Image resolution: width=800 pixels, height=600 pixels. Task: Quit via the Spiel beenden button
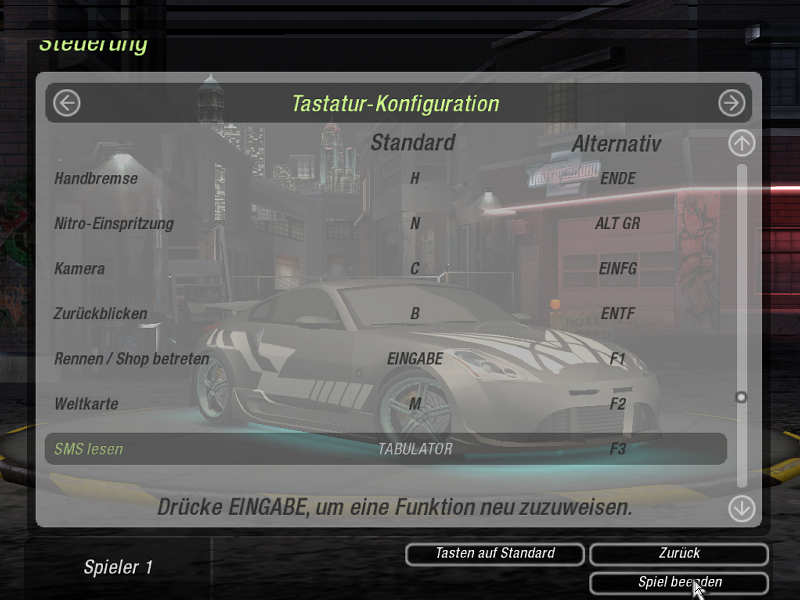pyautogui.click(x=679, y=582)
